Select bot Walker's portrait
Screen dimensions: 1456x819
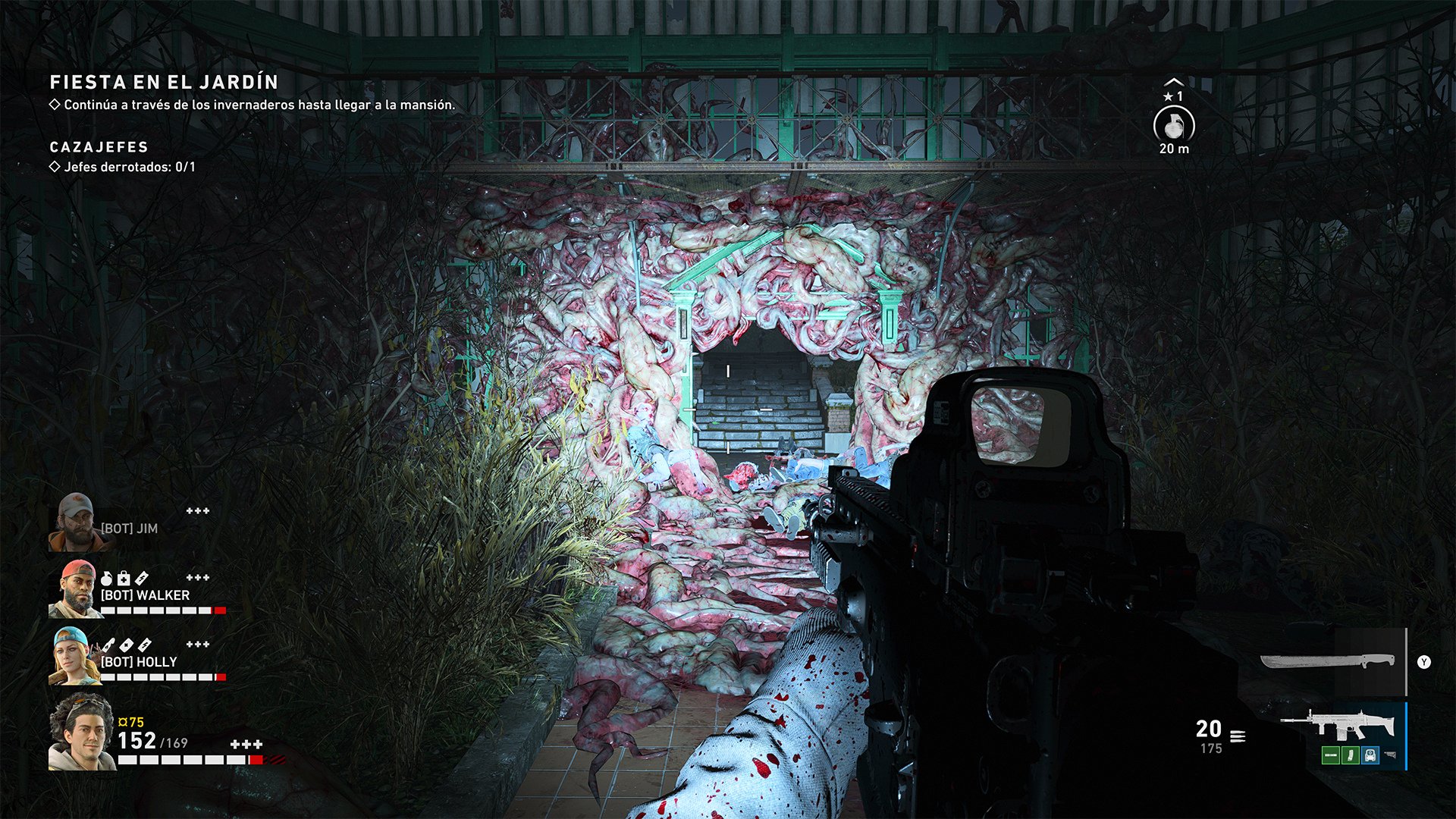(x=73, y=589)
